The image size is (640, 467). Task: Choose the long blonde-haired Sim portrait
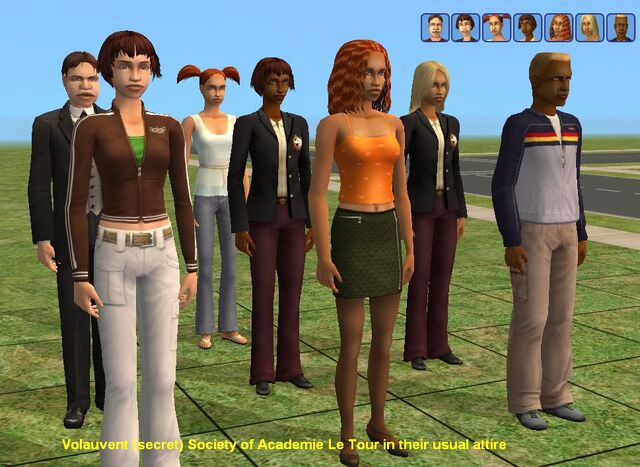589,27
